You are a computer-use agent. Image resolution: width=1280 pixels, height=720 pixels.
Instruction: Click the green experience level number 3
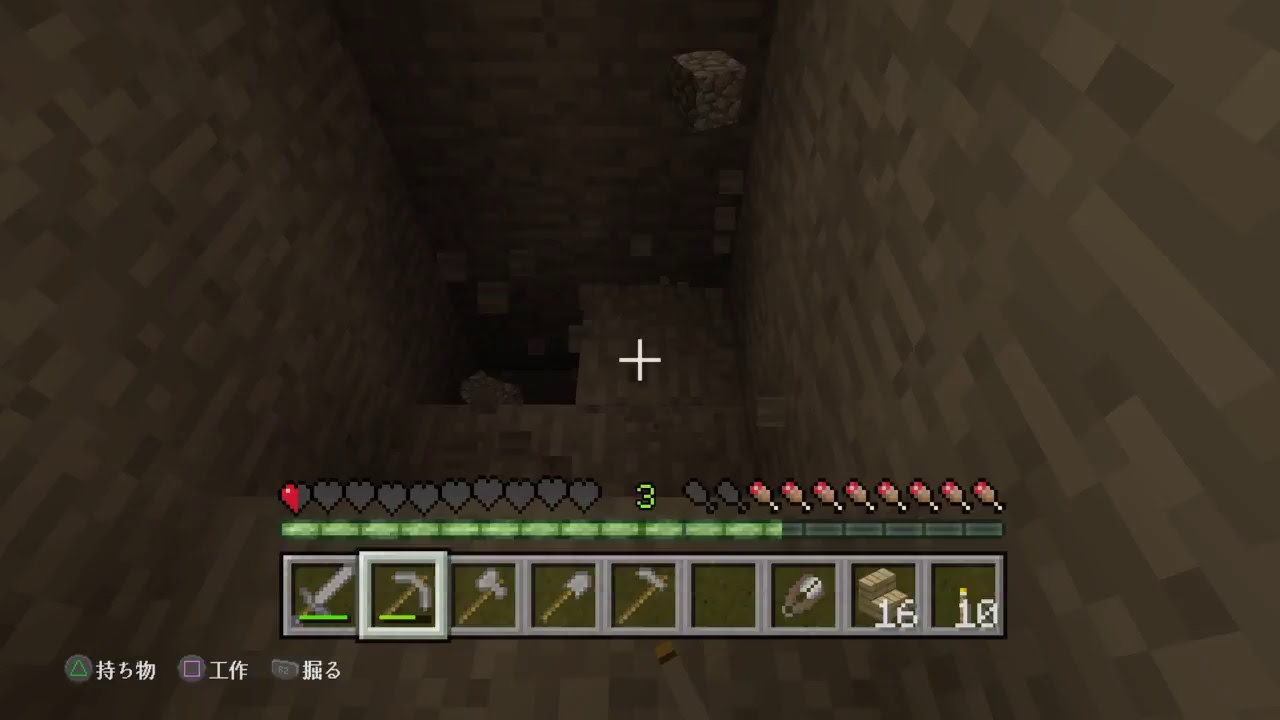click(x=646, y=496)
